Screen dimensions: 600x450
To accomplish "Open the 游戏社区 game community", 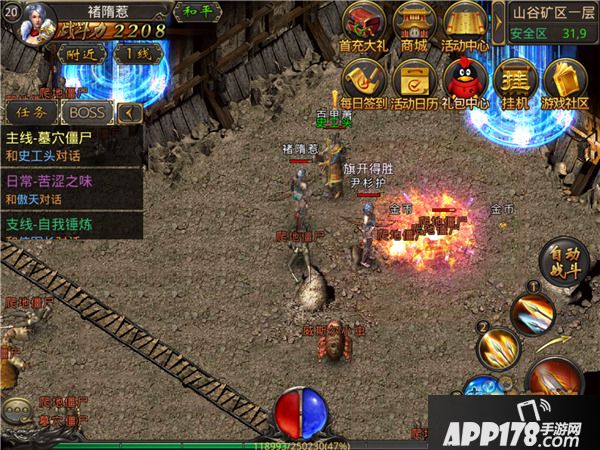I will [565, 78].
